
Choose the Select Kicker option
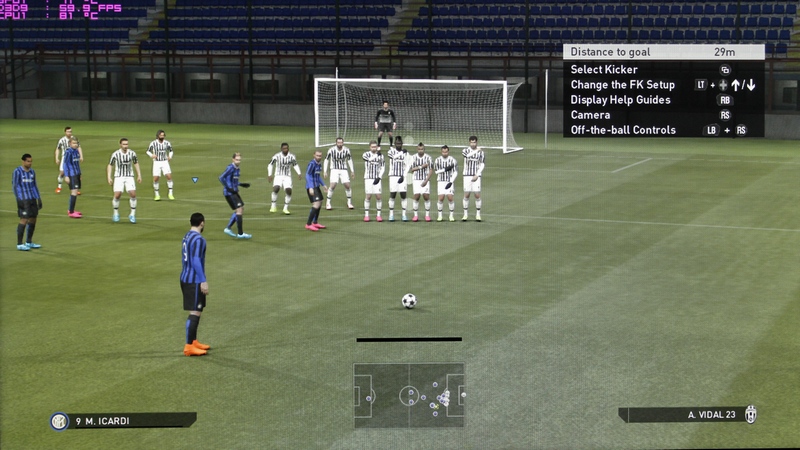[604, 70]
